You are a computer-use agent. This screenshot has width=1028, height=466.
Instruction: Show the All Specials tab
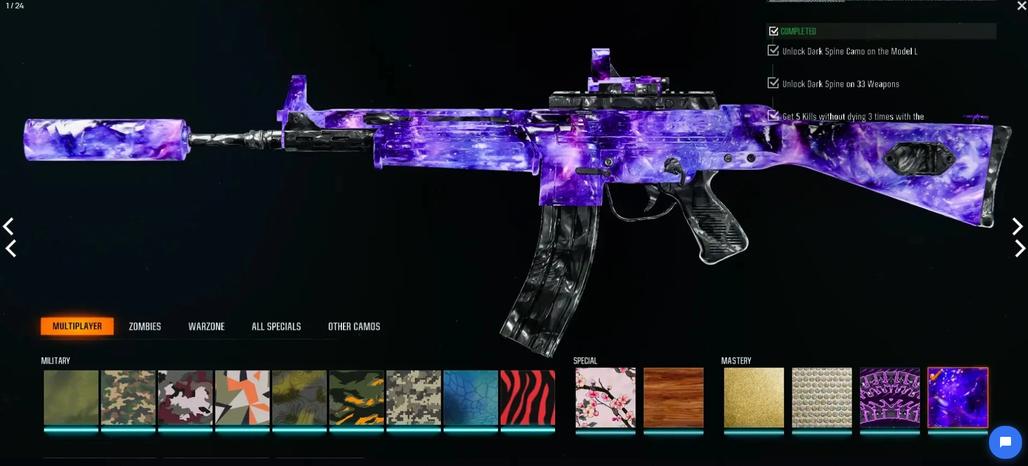[x=276, y=327]
